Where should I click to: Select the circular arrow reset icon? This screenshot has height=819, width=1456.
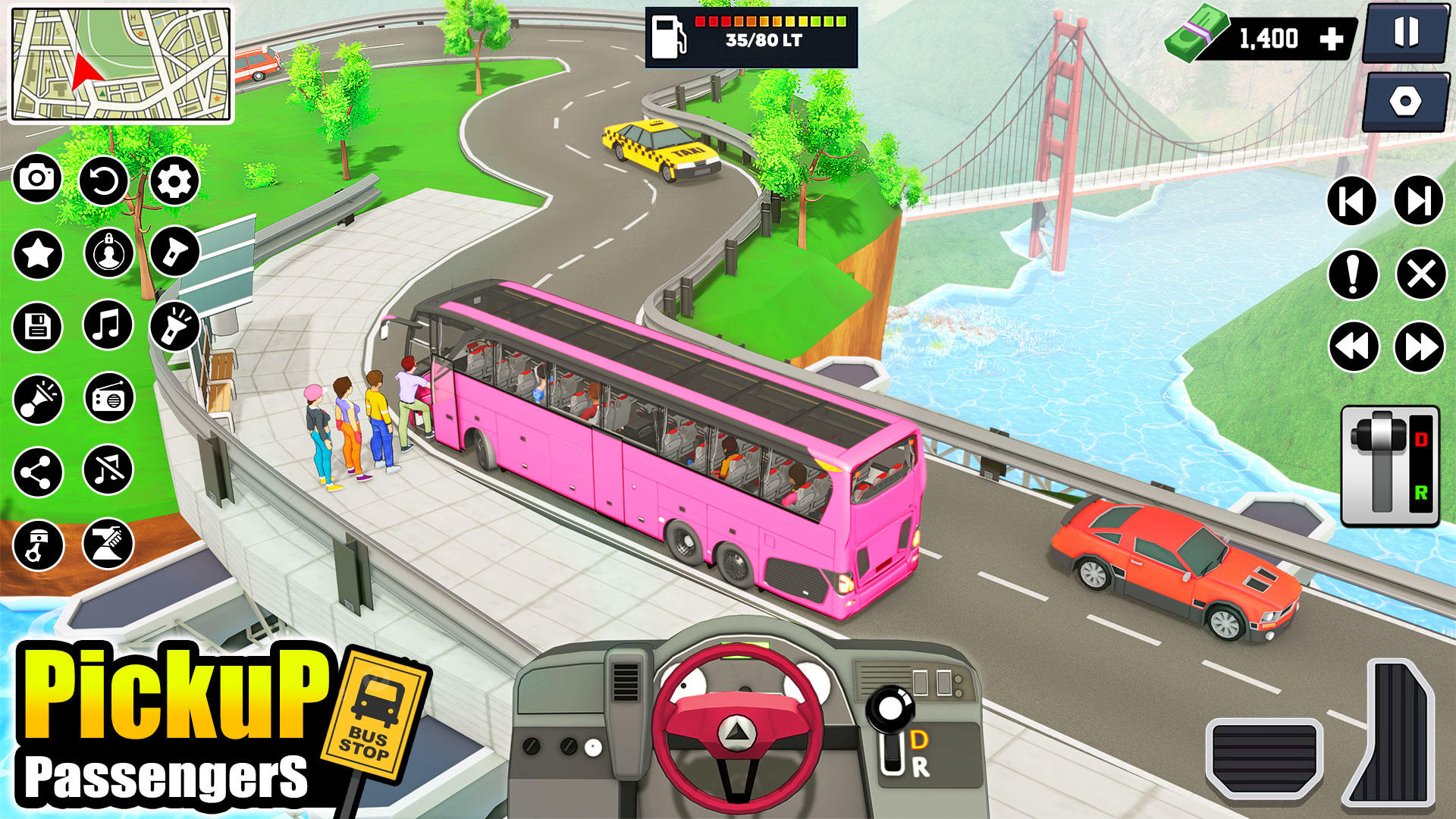click(x=104, y=180)
